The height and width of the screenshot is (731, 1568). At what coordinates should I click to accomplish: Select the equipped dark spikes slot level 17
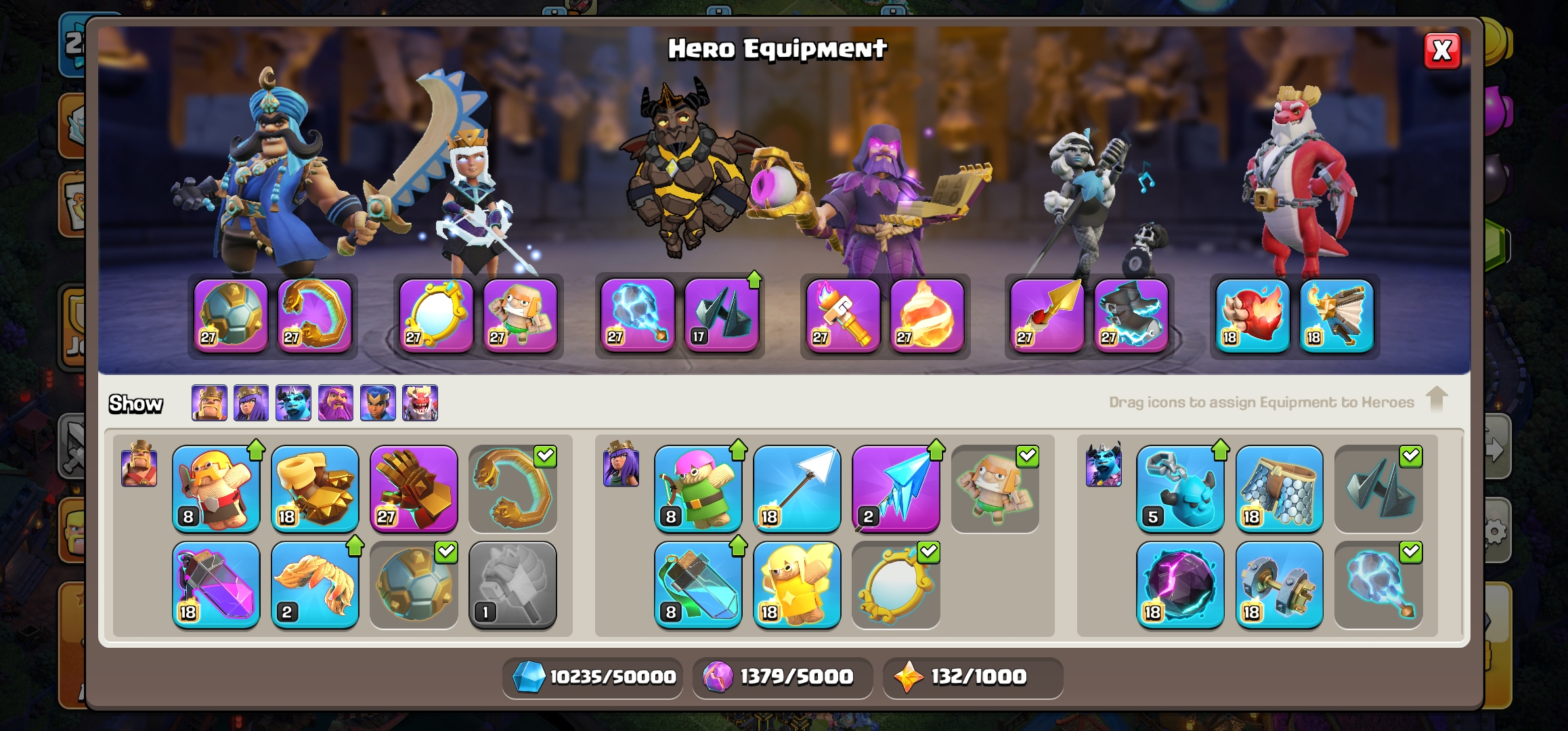click(722, 315)
